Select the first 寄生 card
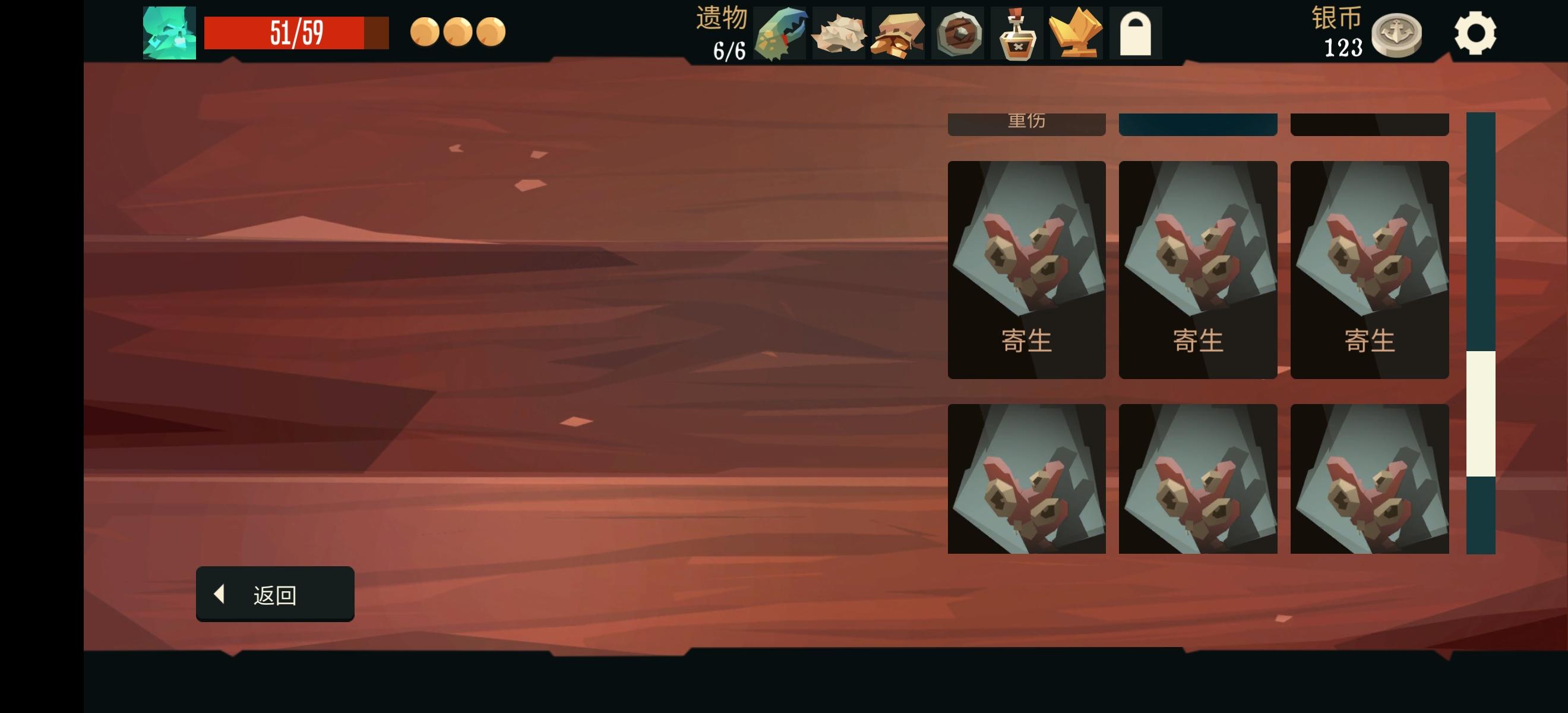The width and height of the screenshot is (1568, 713). (1027, 268)
